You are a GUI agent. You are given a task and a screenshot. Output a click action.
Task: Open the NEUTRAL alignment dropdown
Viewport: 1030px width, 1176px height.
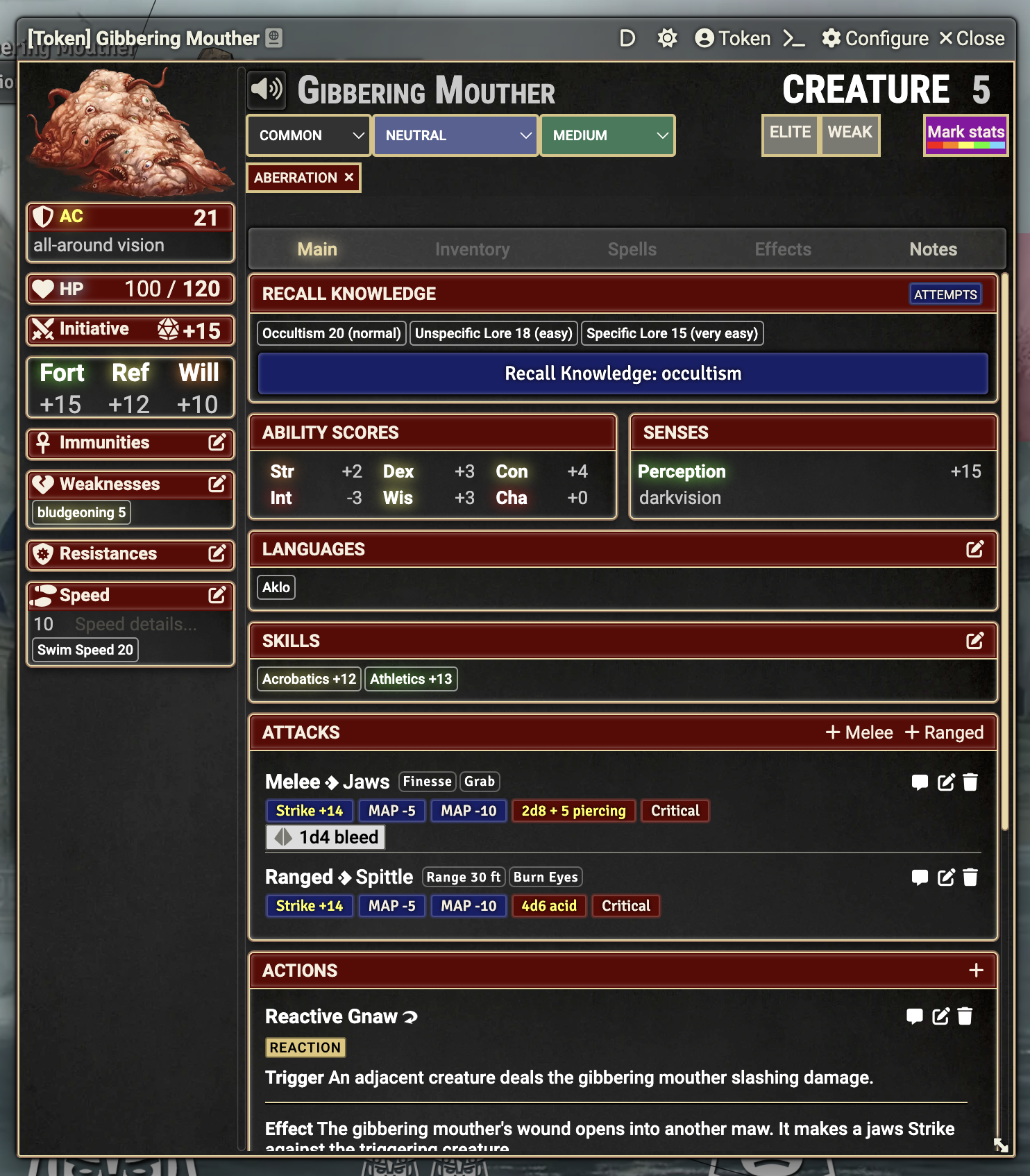tap(455, 135)
